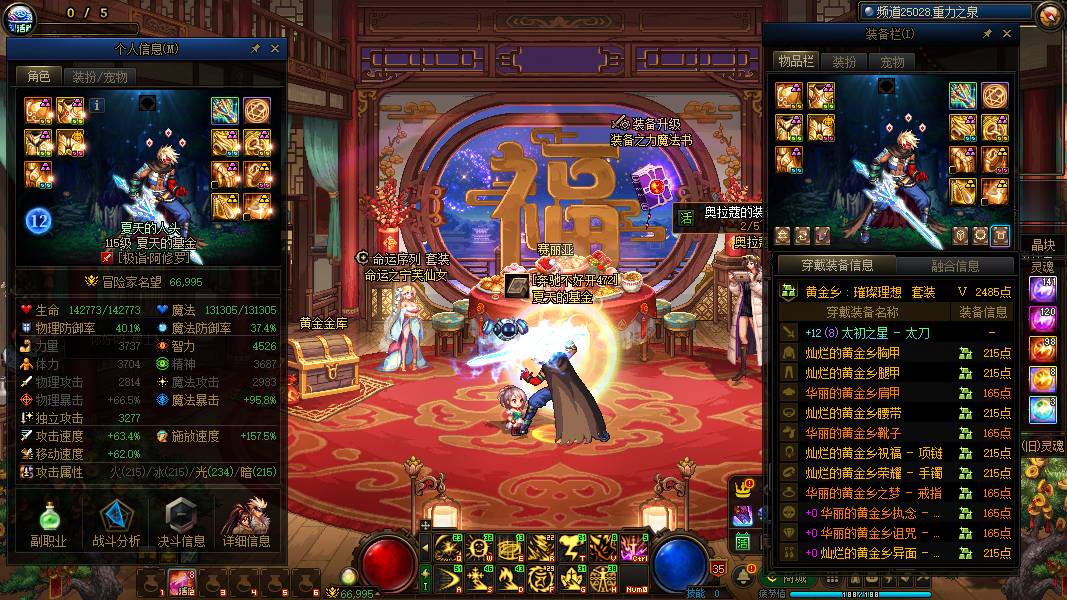This screenshot has width=1067, height=600.
Task: Open 副职业 sub-profession panel
Action: coord(47,525)
